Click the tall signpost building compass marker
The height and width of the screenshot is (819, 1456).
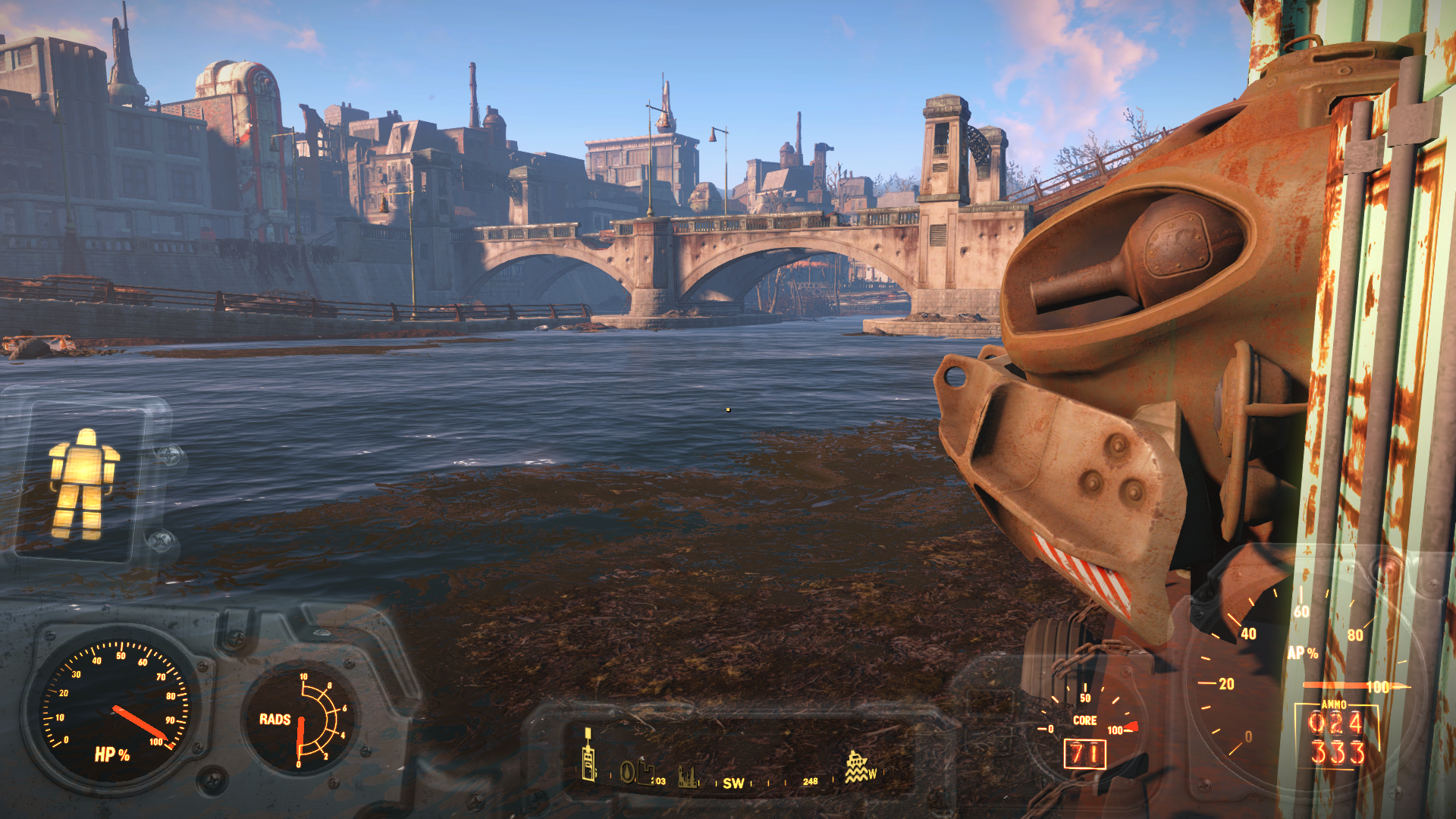pyautogui.click(x=588, y=755)
